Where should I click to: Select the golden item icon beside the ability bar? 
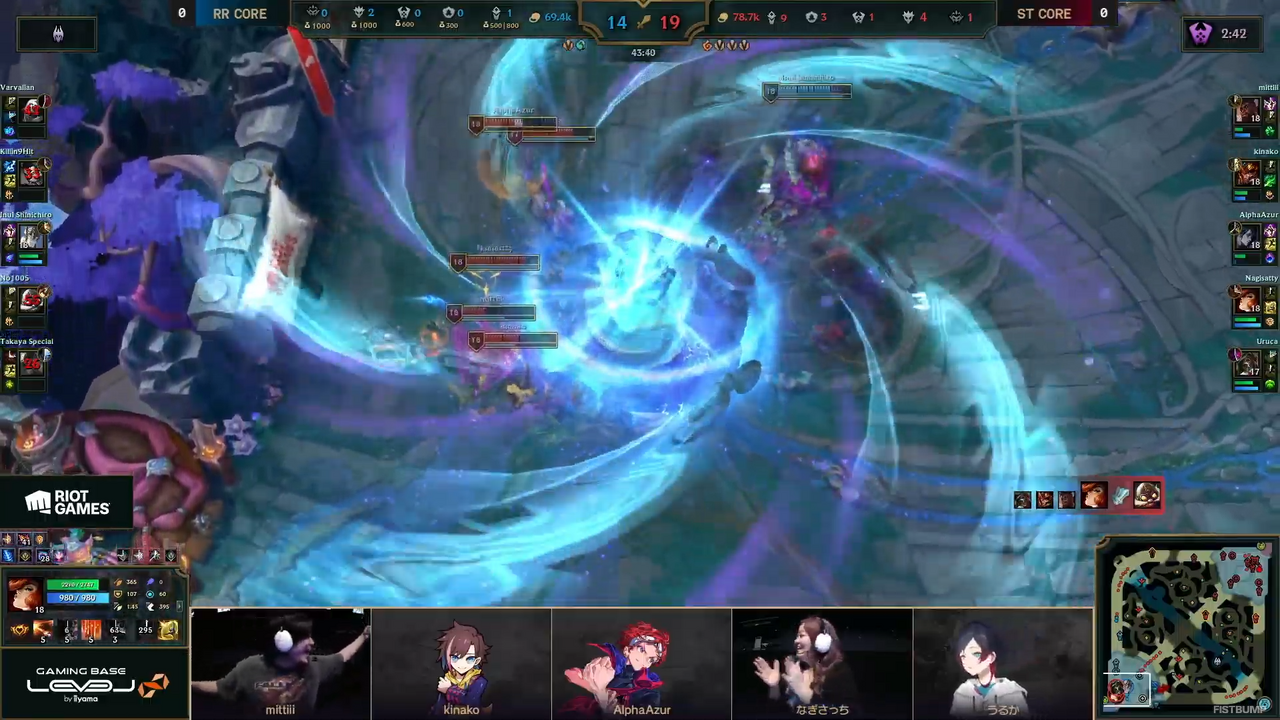click(169, 630)
